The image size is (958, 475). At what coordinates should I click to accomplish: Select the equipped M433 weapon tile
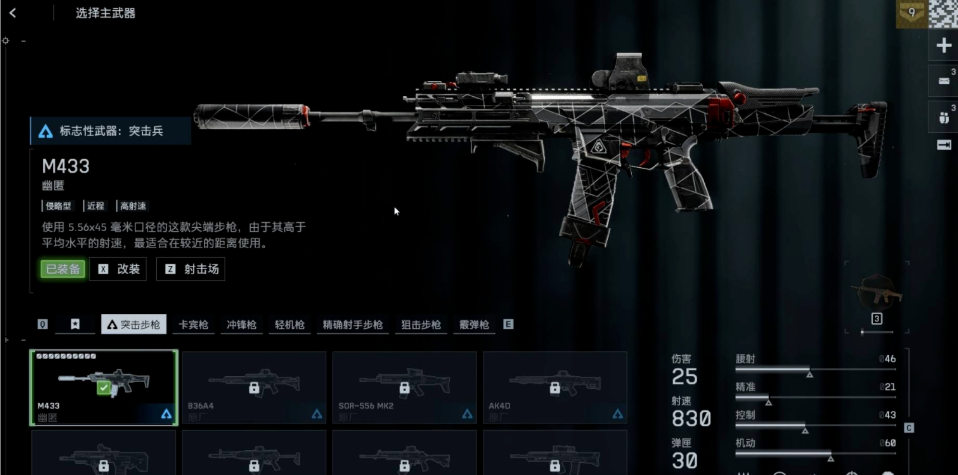coord(104,388)
